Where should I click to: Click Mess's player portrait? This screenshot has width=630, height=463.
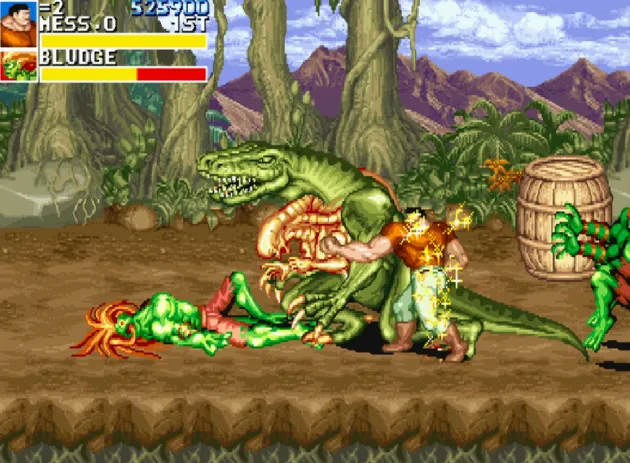pos(18,24)
